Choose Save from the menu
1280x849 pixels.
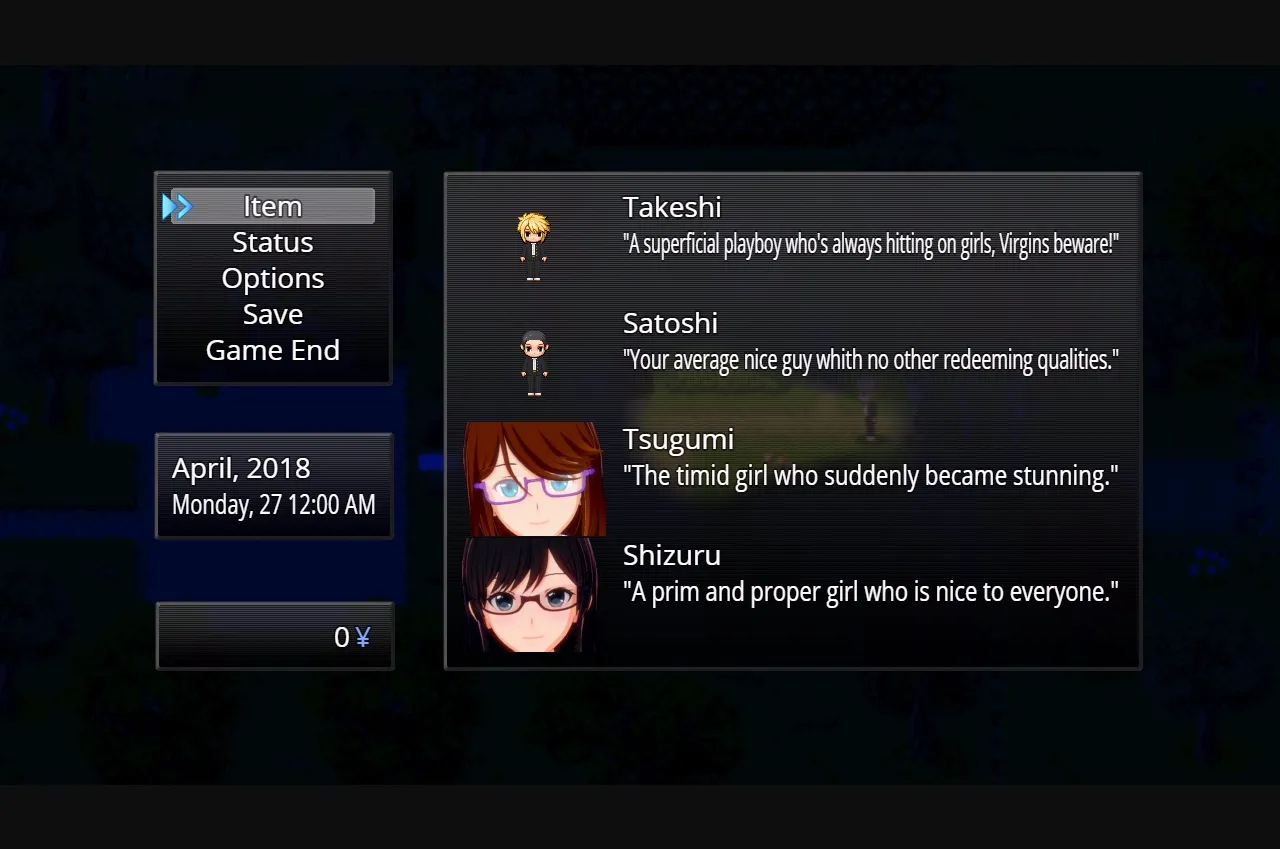pyautogui.click(x=272, y=314)
